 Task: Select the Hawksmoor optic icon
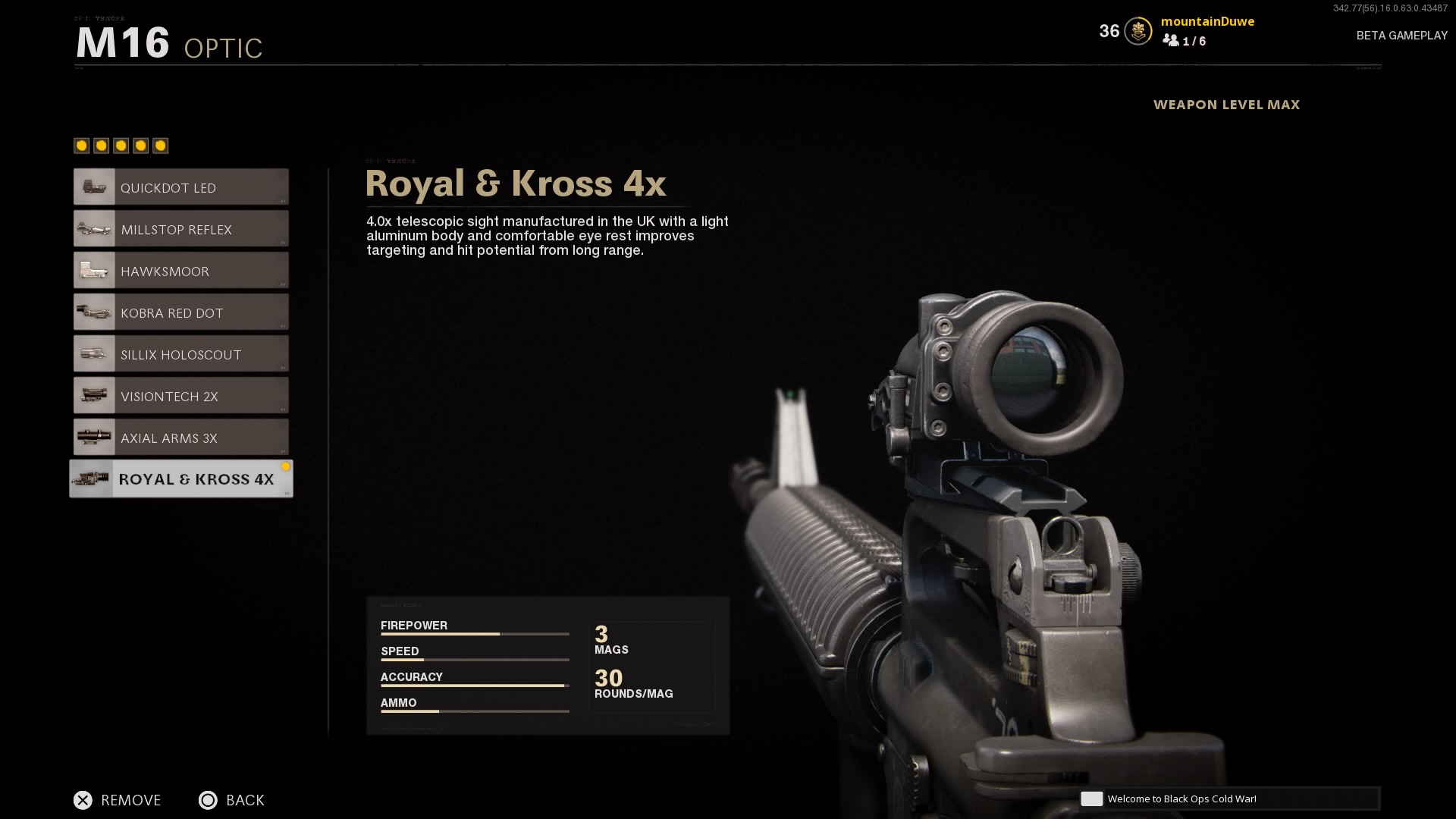coord(94,270)
